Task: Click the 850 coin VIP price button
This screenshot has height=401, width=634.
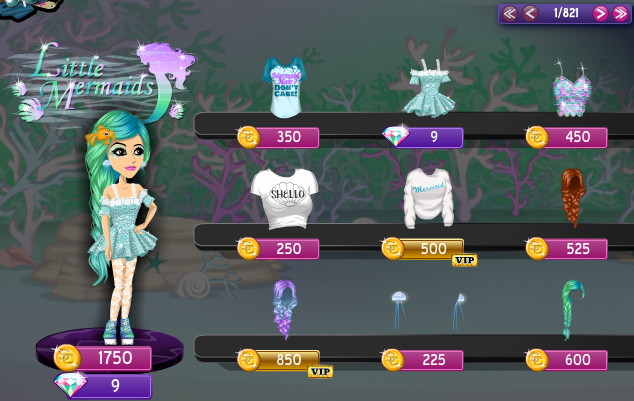Action: pos(280,360)
